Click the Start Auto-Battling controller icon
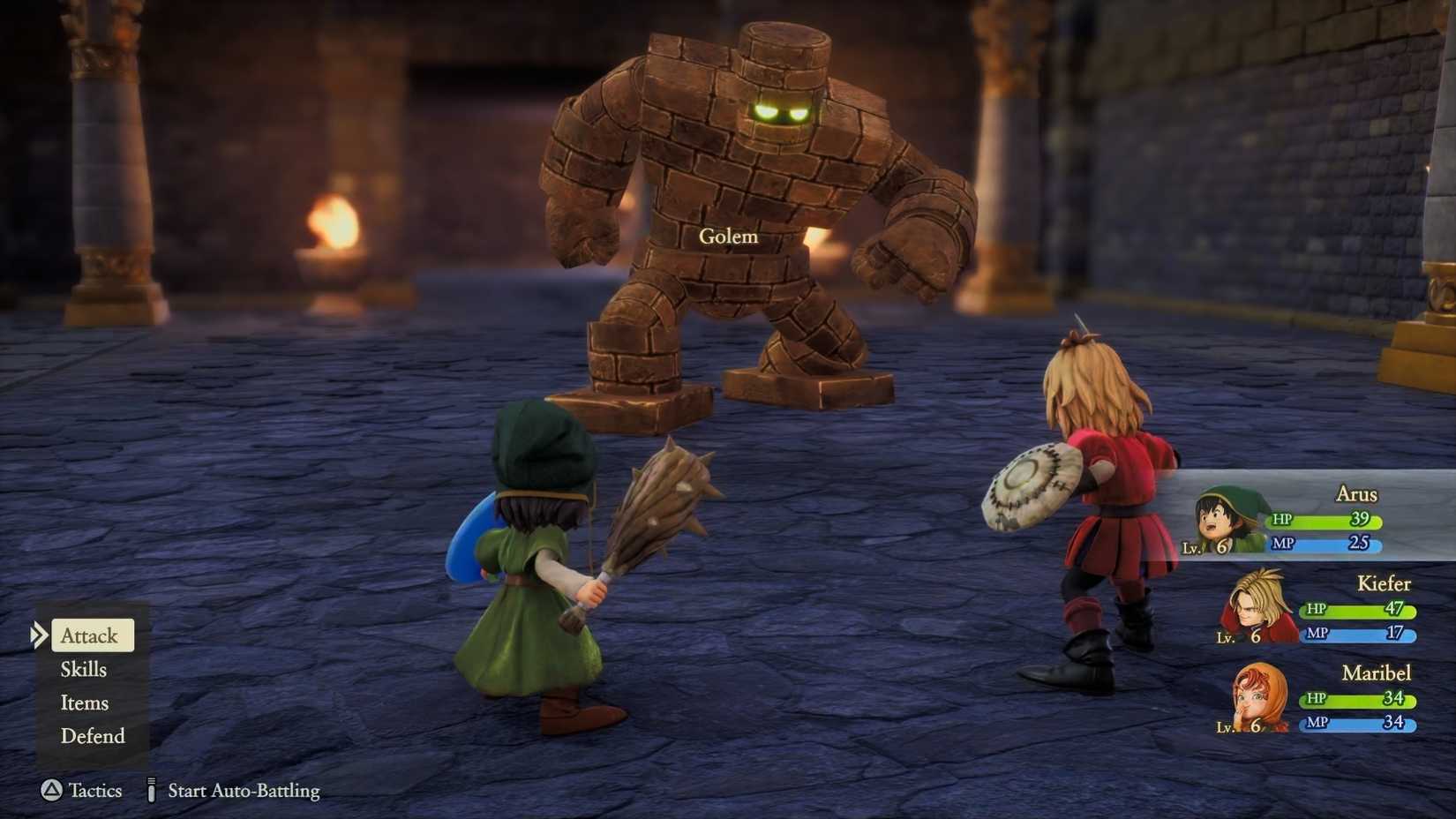This screenshot has width=1456, height=819. (152, 791)
